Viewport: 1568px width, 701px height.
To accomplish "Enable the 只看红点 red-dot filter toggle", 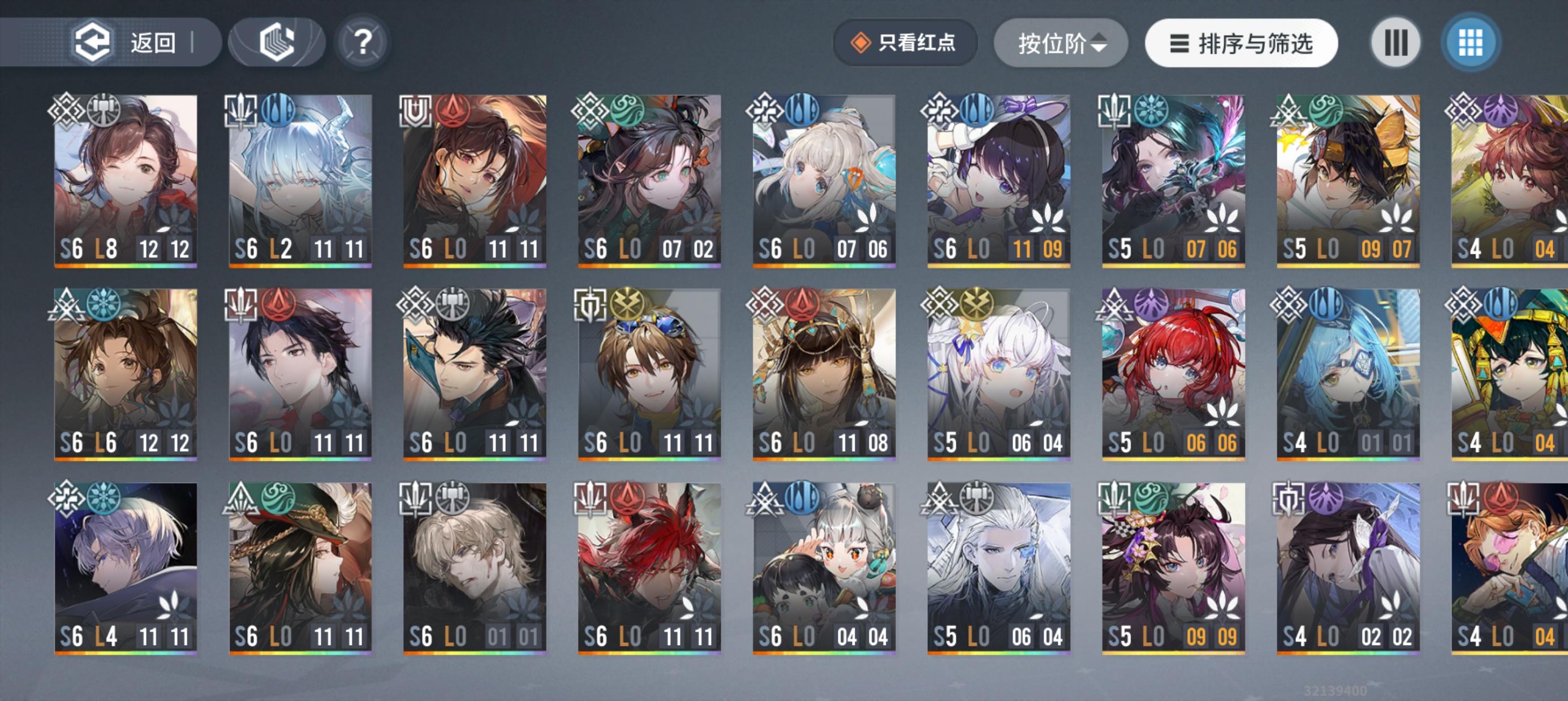I will pos(905,41).
